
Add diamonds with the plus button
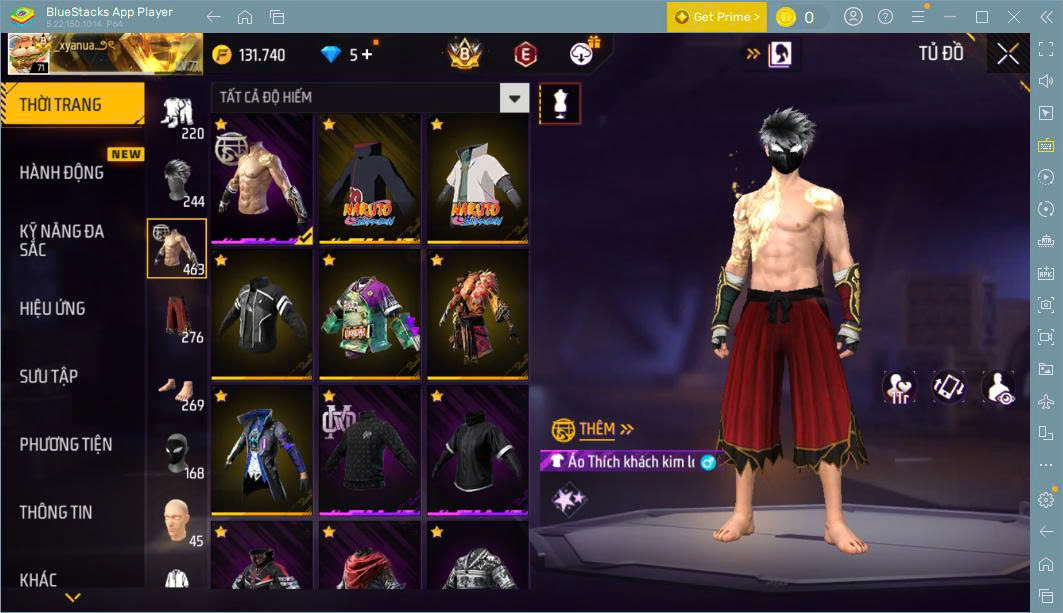(367, 55)
